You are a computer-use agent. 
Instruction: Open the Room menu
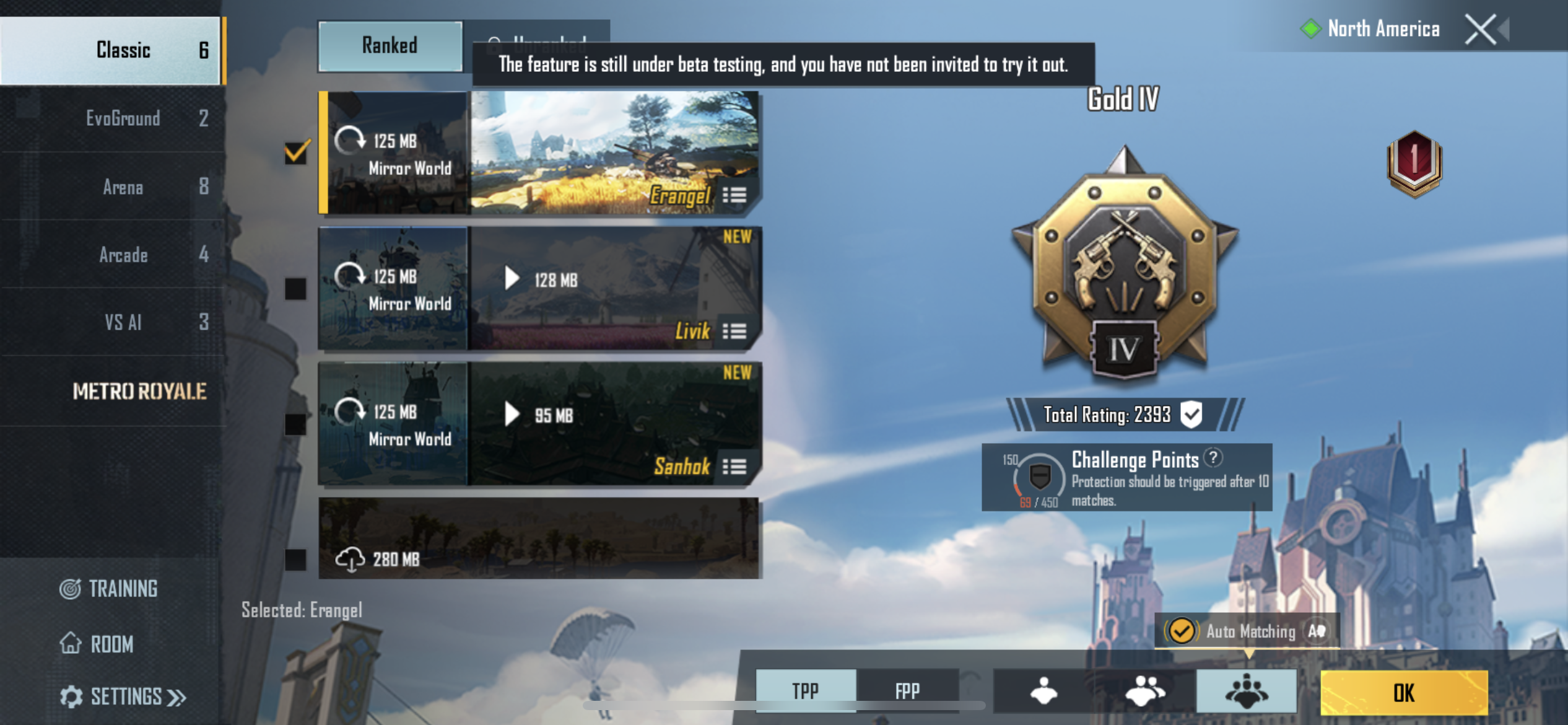click(97, 644)
